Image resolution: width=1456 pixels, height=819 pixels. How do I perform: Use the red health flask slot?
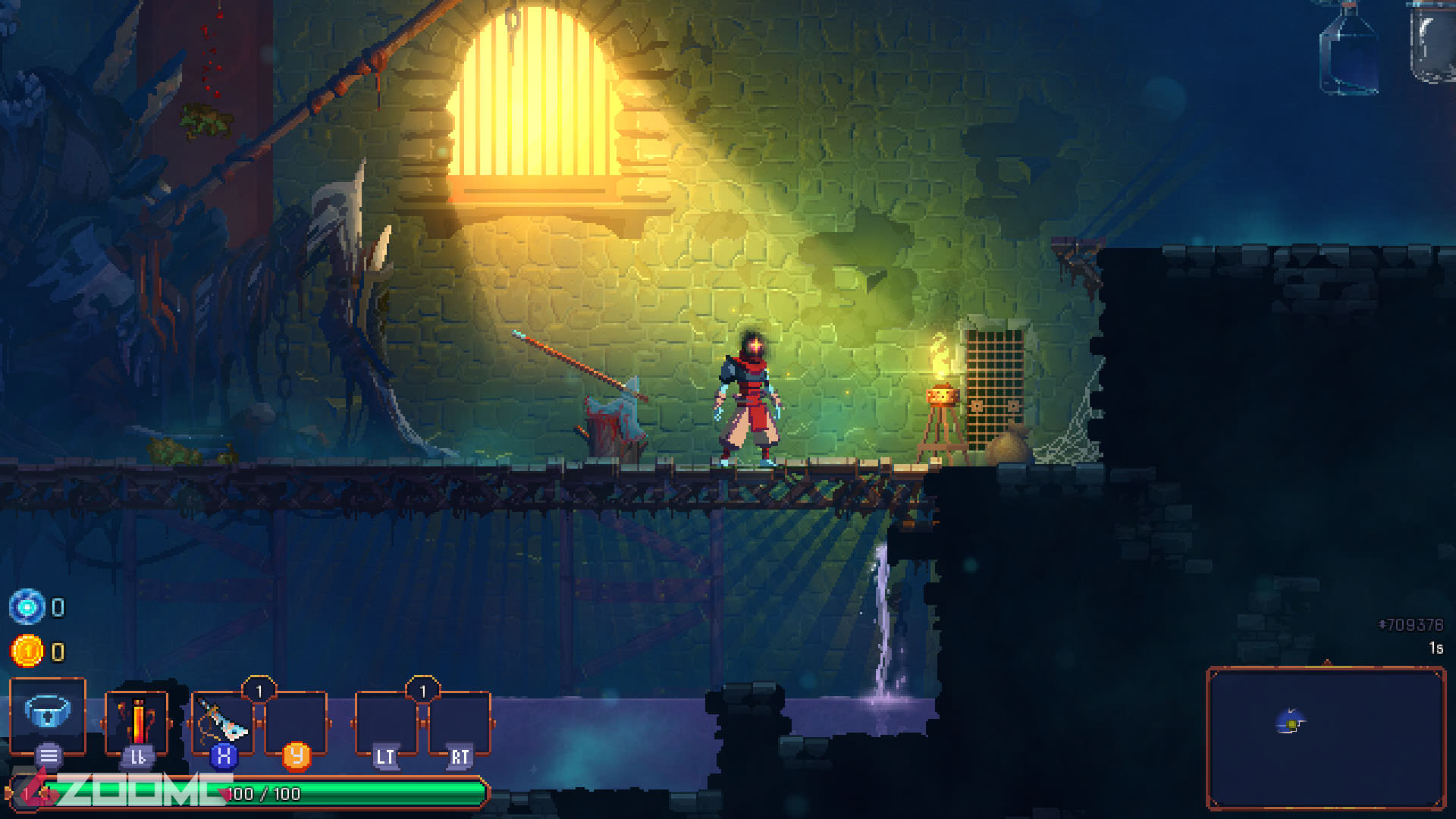click(136, 720)
